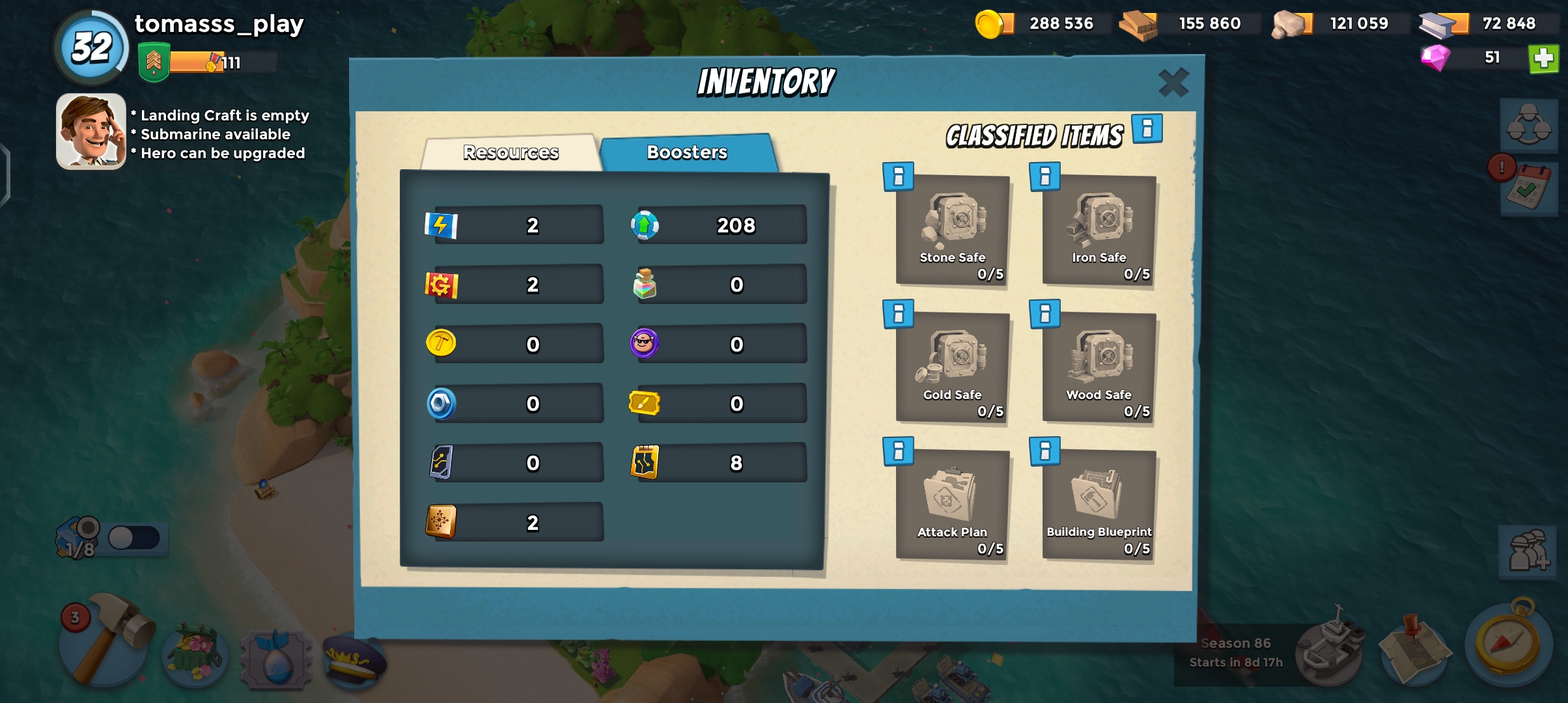
Task: Toggle the switch beside the 1/8 counter
Action: coord(133,538)
